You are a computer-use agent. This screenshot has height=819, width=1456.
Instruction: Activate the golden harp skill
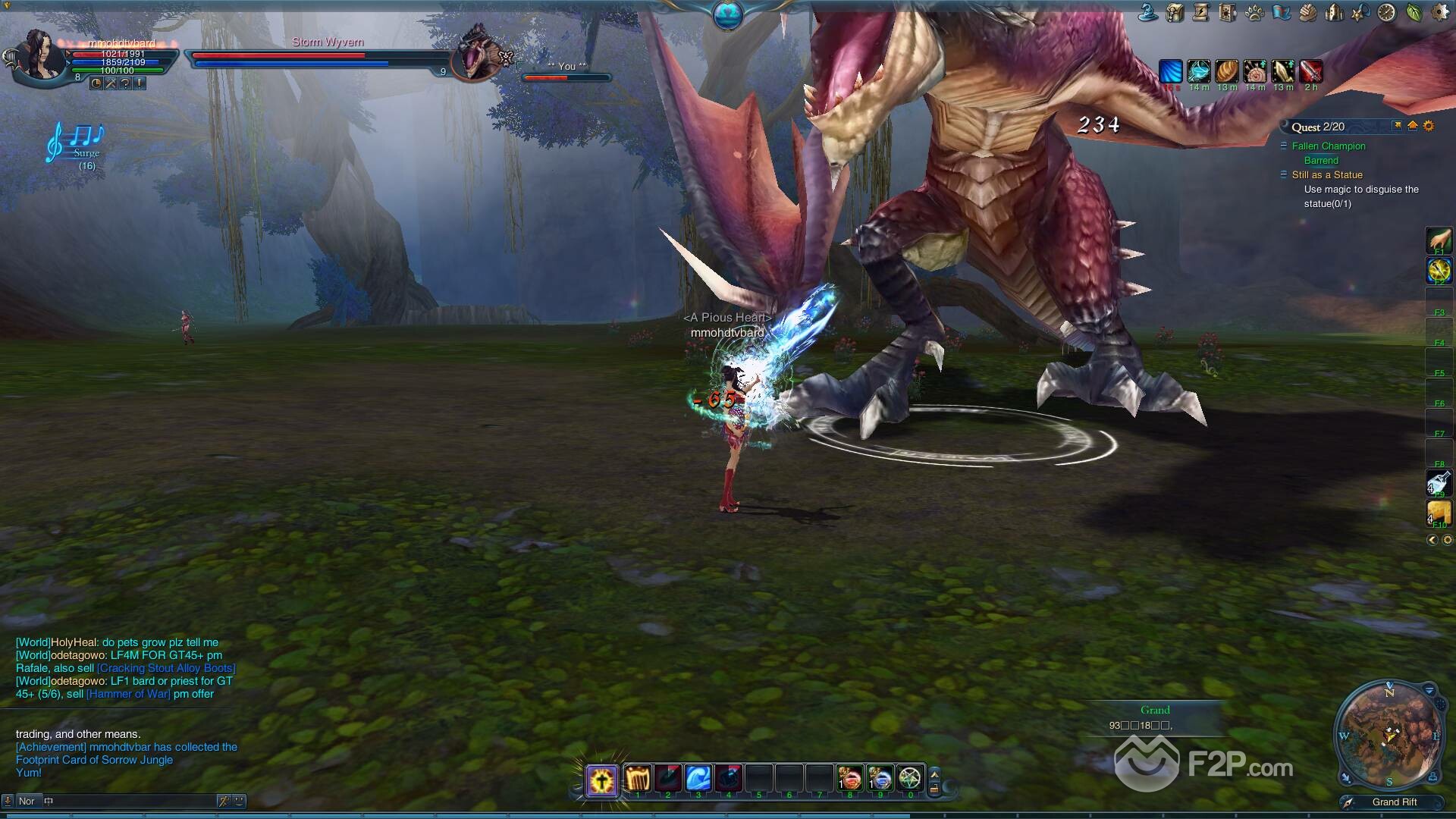pos(638,779)
